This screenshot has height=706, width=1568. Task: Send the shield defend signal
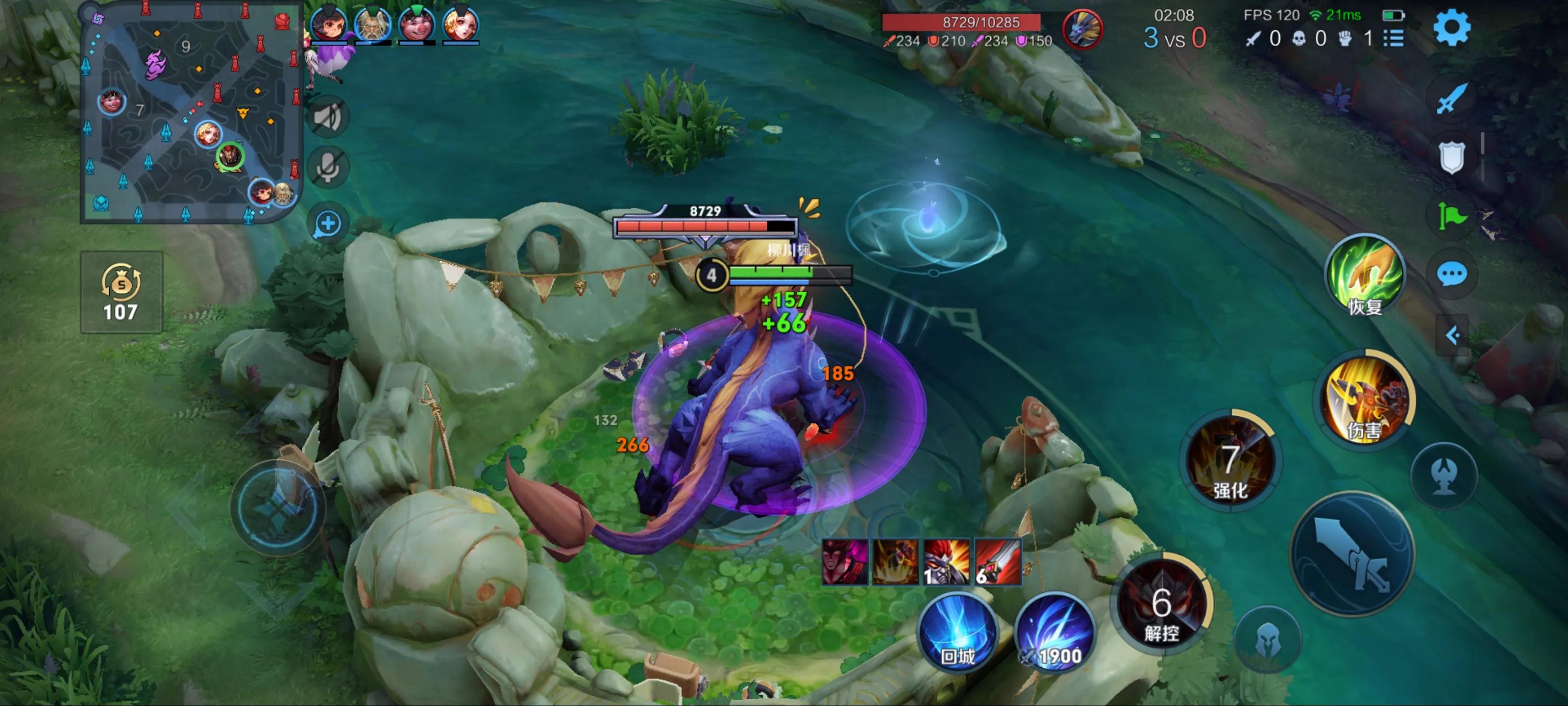[x=1452, y=157]
